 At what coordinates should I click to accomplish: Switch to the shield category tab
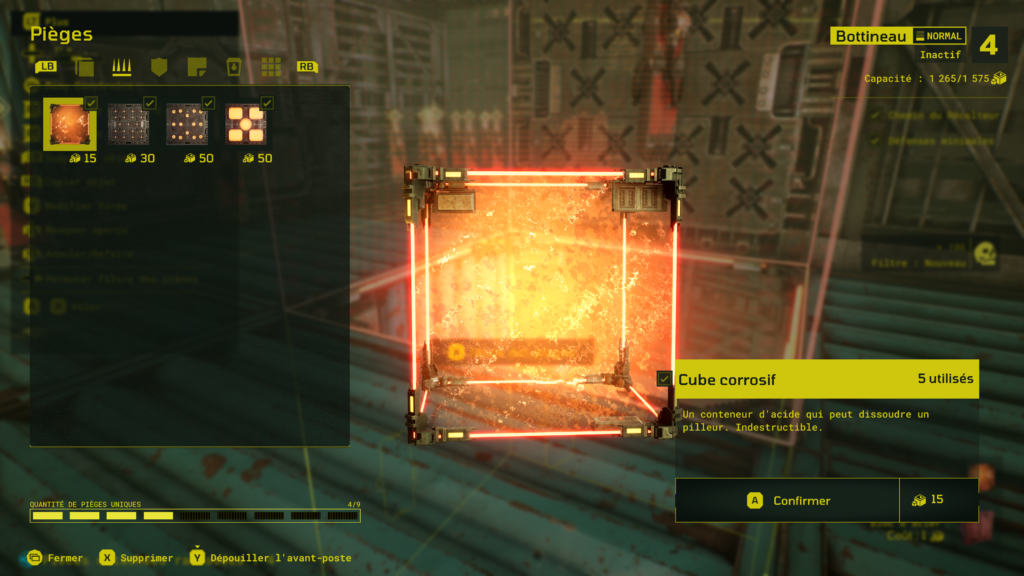coord(158,67)
